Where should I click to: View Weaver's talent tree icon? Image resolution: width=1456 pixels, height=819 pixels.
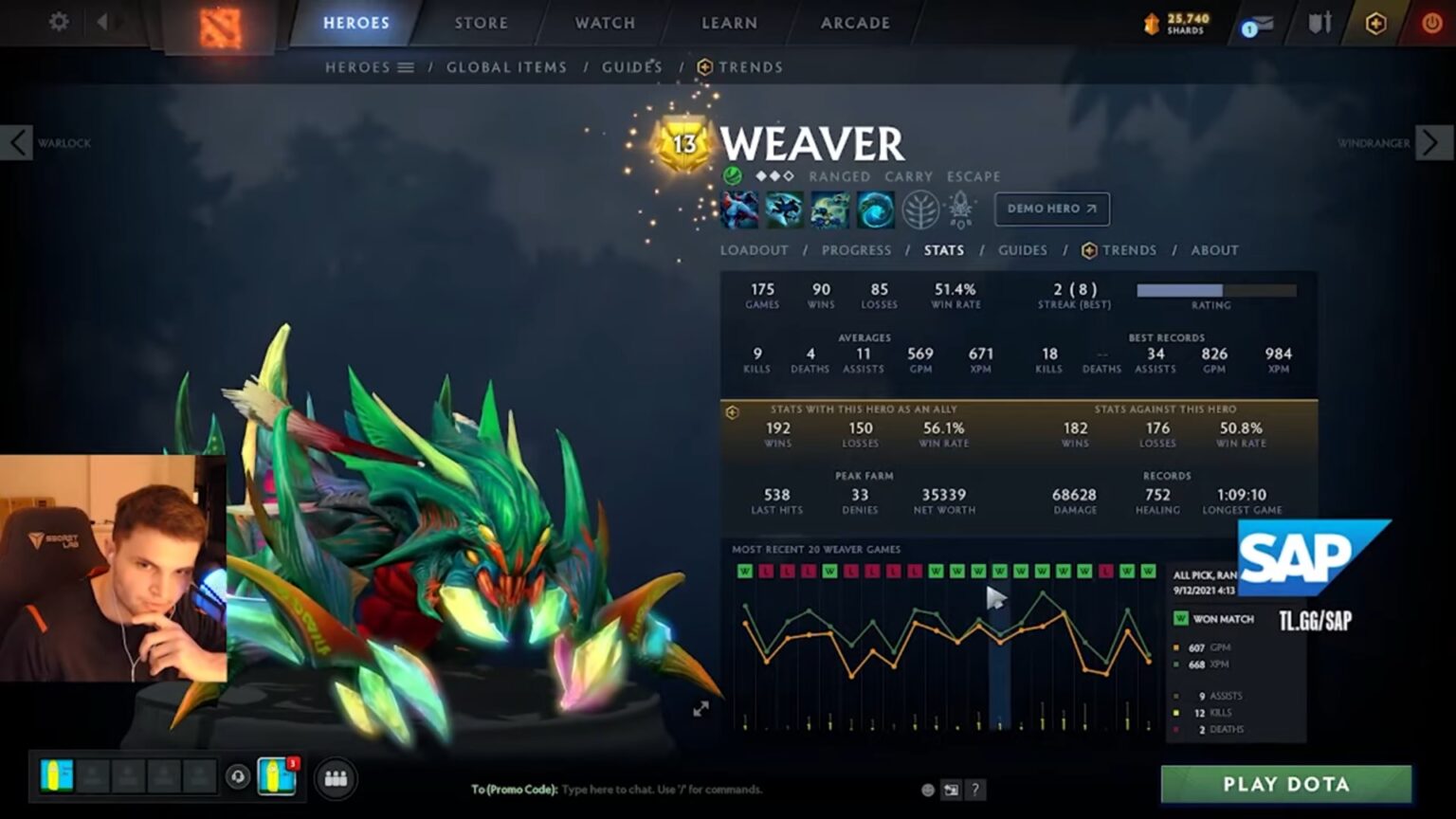(x=920, y=209)
